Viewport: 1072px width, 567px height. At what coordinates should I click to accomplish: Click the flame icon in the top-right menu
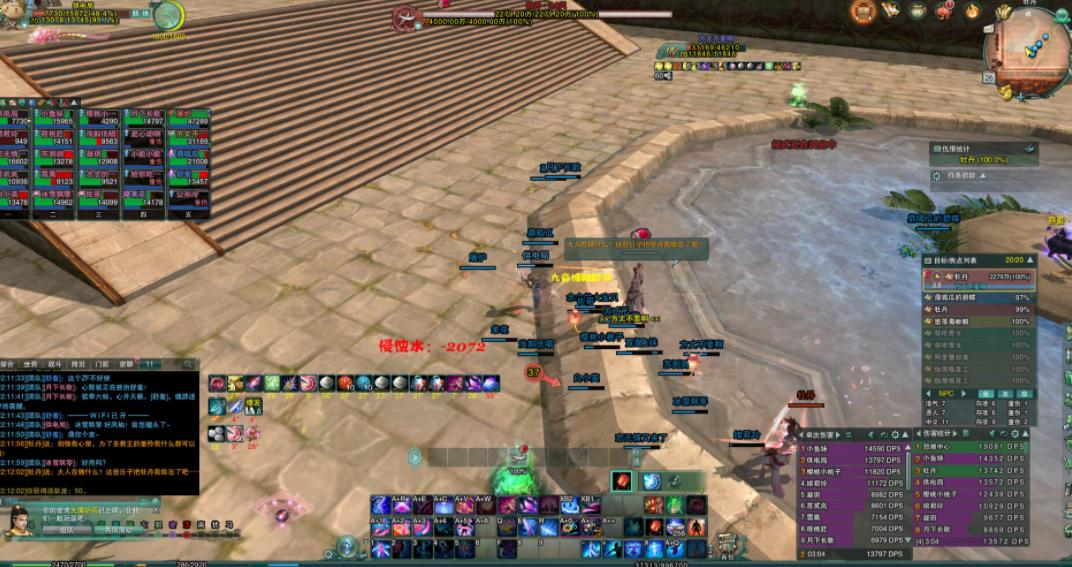click(972, 11)
